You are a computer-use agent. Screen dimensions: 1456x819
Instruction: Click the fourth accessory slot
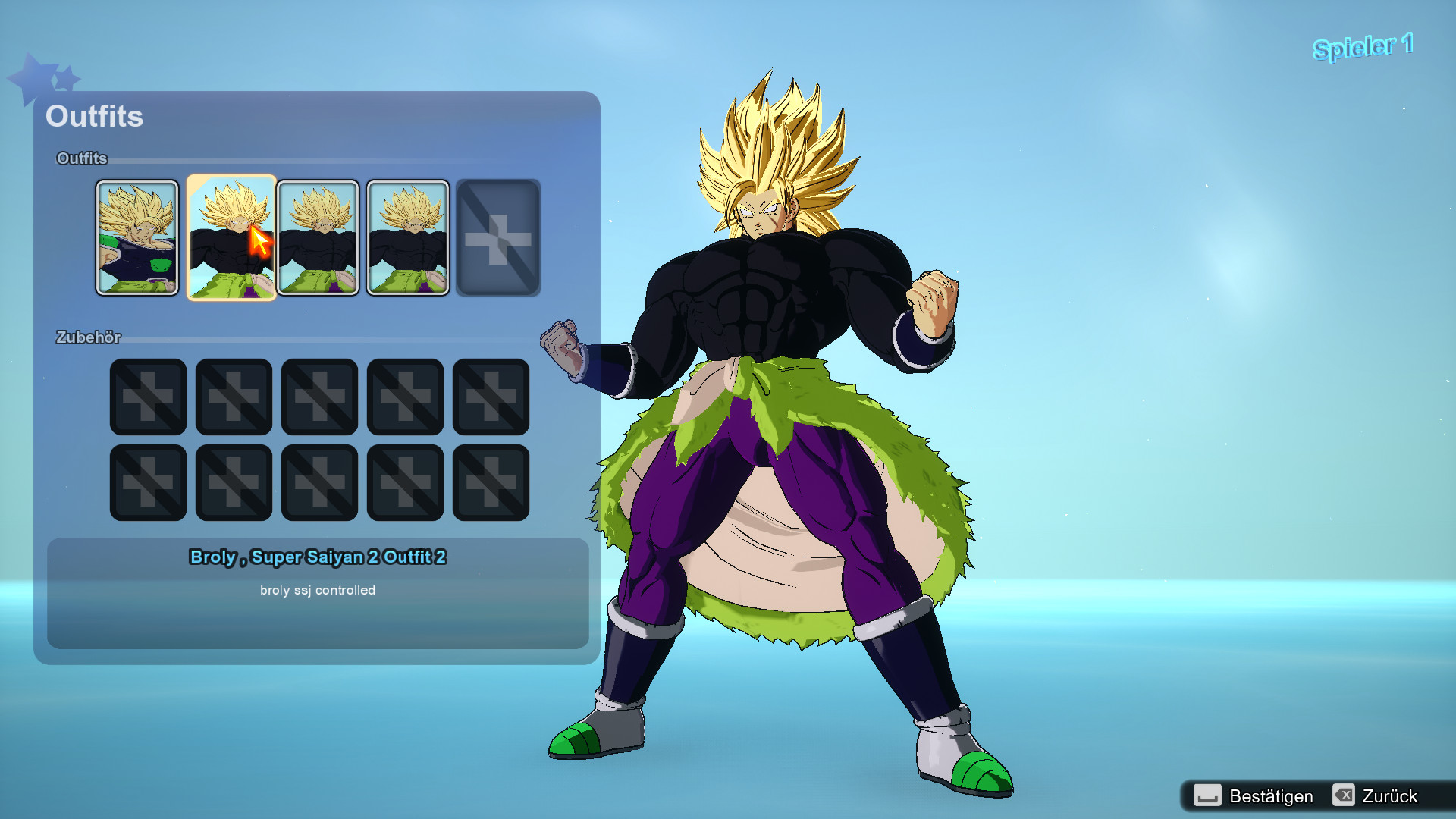pyautogui.click(x=404, y=397)
